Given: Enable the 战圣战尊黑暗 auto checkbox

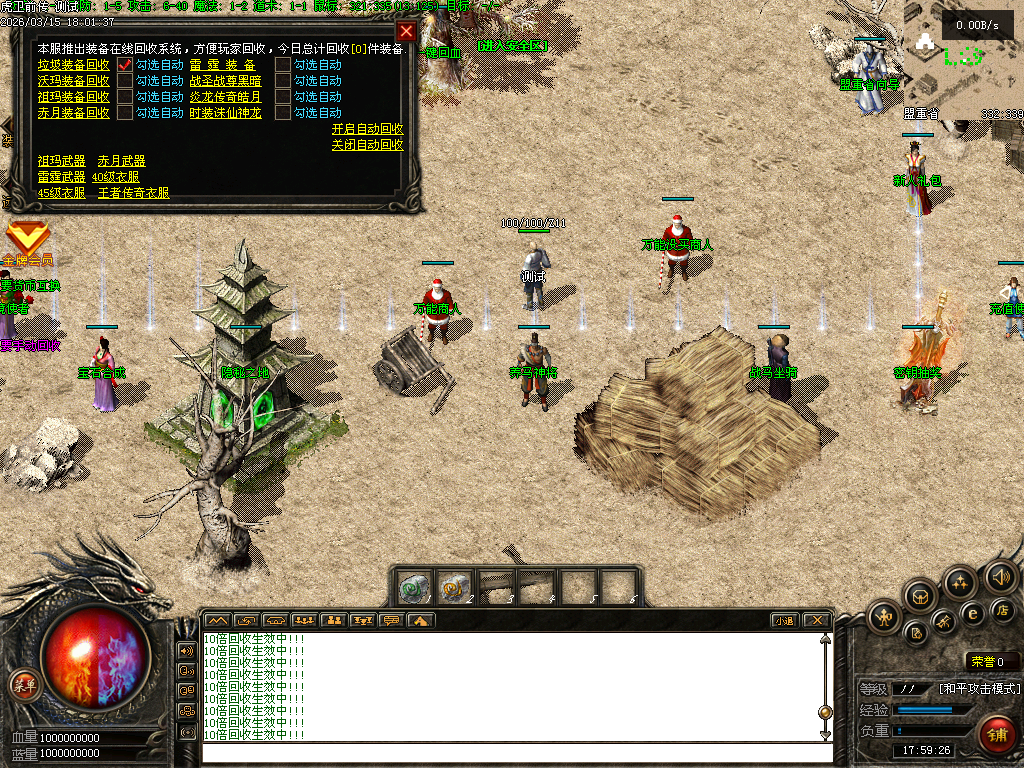Looking at the screenshot, I should click(x=283, y=81).
